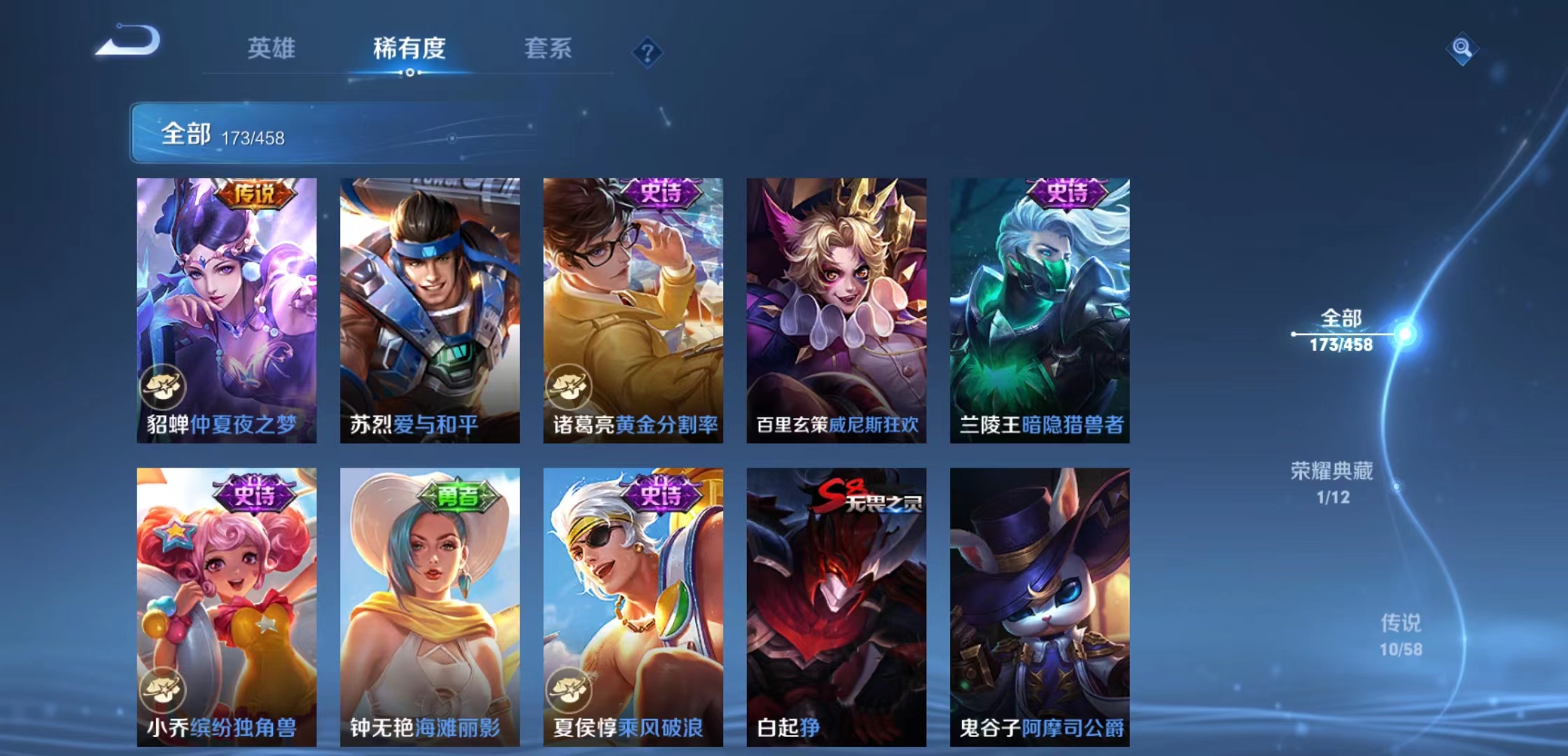Switch to the 英雄 tab
Image resolution: width=1568 pixels, height=756 pixels.
272,49
